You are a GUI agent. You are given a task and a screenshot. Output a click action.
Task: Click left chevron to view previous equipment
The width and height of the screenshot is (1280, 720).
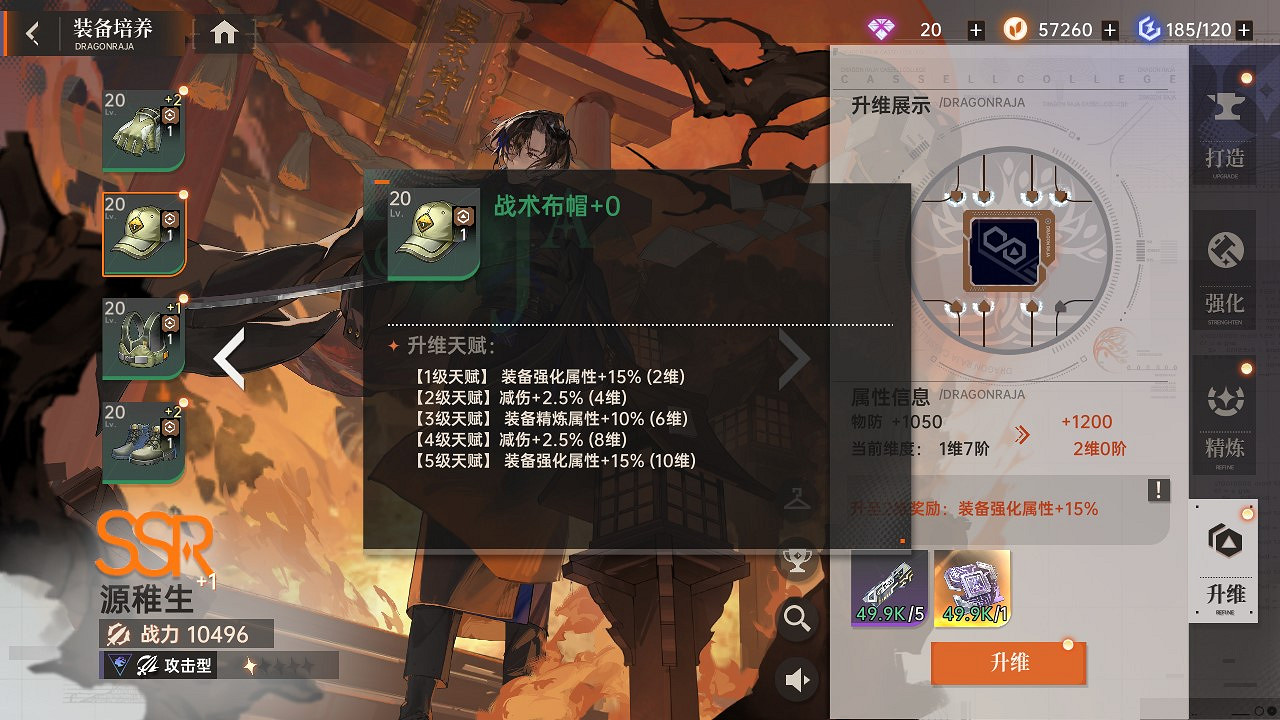[231, 358]
